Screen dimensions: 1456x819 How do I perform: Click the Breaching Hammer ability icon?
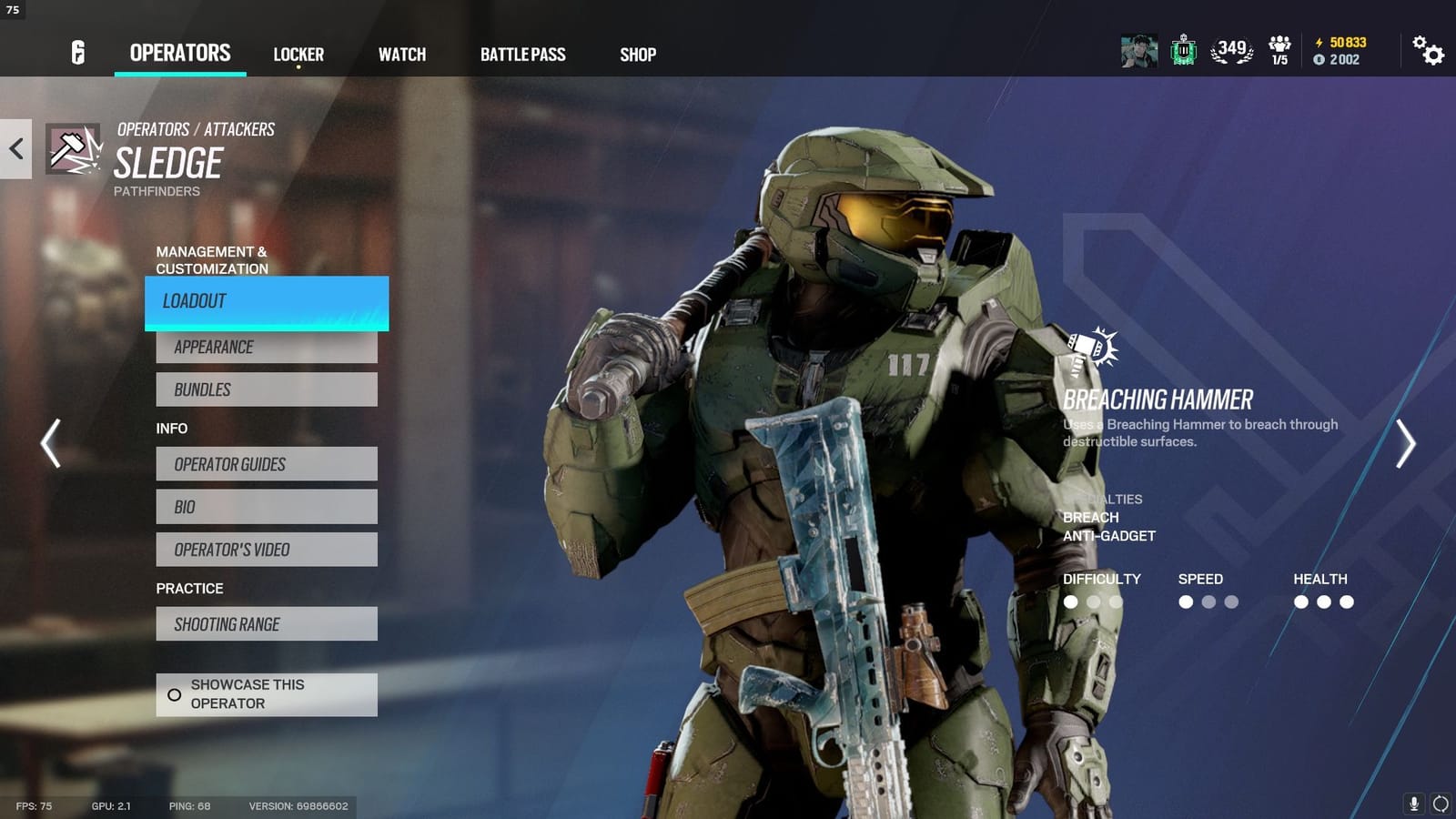click(x=1089, y=347)
